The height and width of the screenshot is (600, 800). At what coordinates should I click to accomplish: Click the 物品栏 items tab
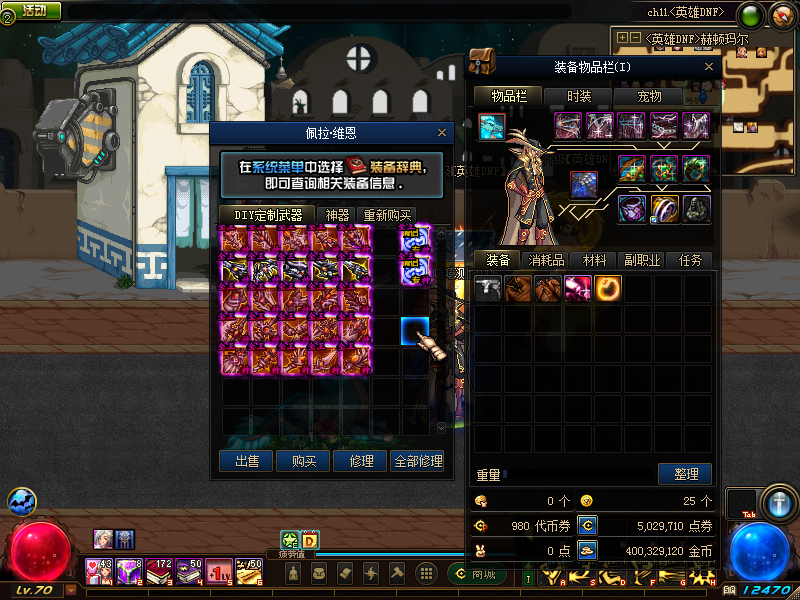508,96
